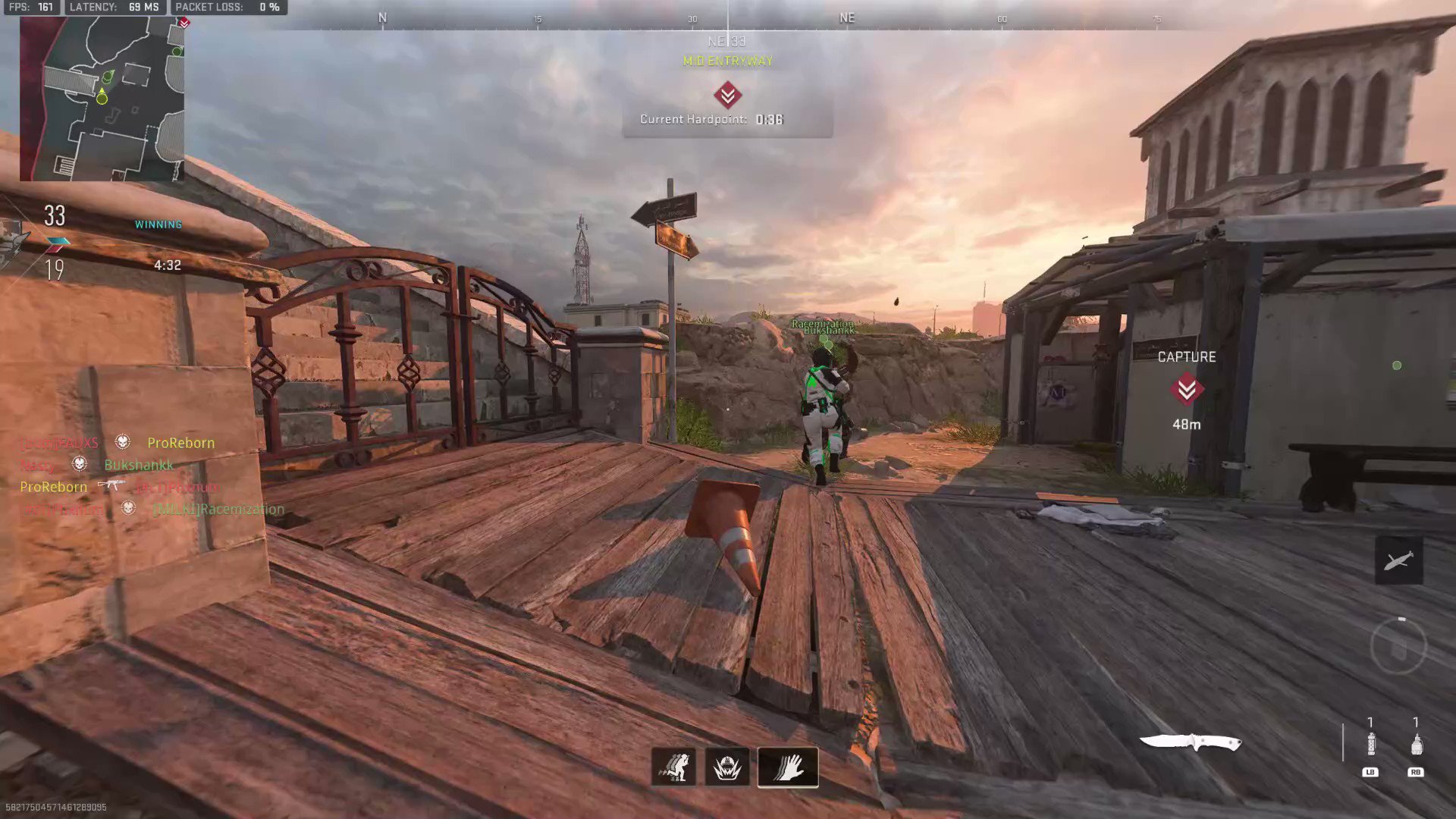The height and width of the screenshot is (819, 1456).
Task: Click the M.D ENTRYWAY location label
Action: click(x=726, y=61)
